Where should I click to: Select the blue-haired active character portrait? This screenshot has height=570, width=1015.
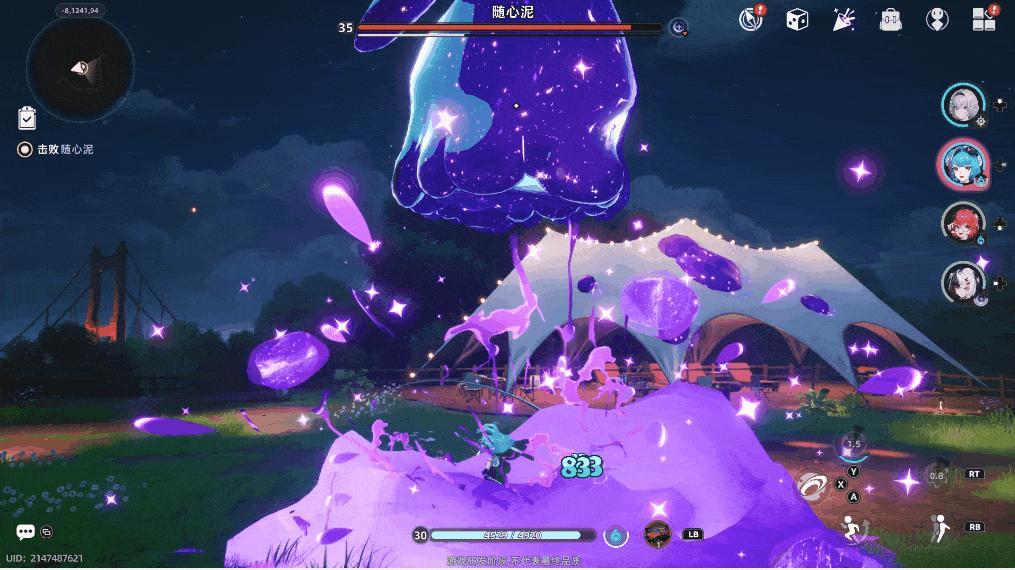(963, 164)
